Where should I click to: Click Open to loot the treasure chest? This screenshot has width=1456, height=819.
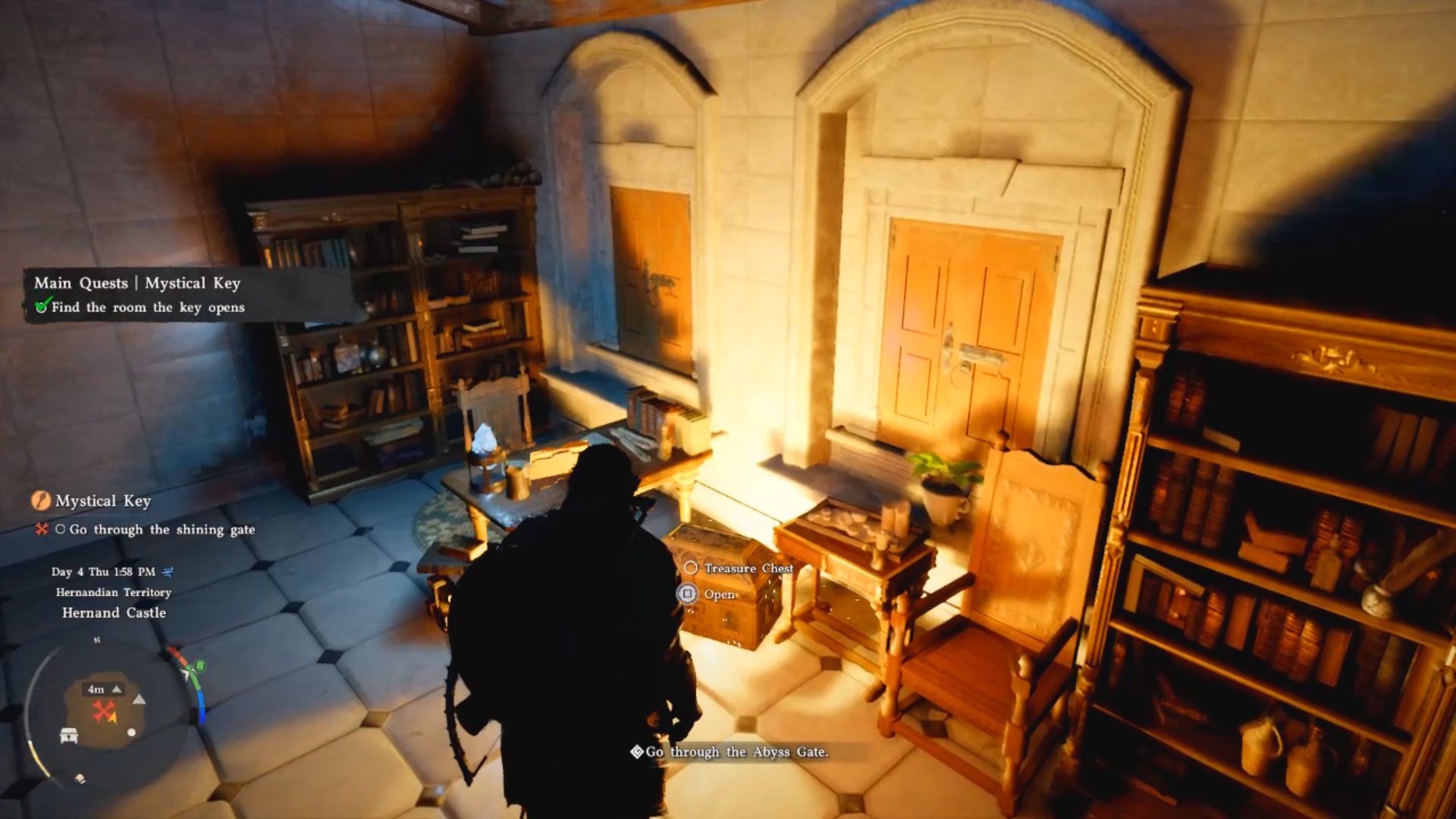(x=718, y=595)
